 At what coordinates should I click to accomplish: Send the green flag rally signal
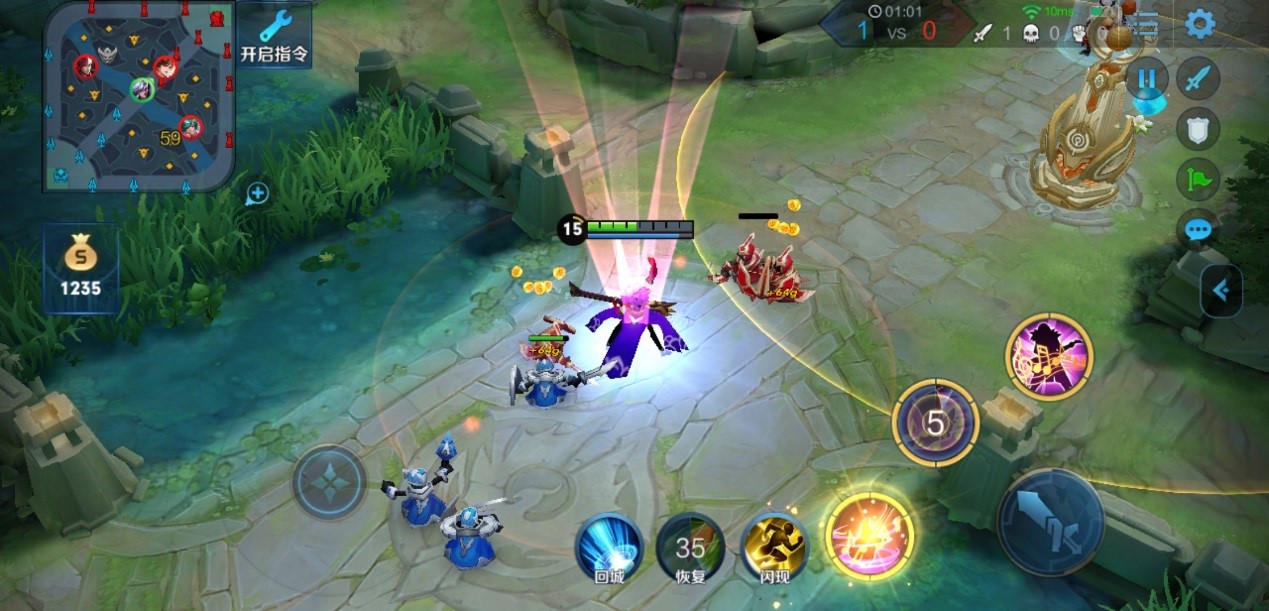[1197, 179]
